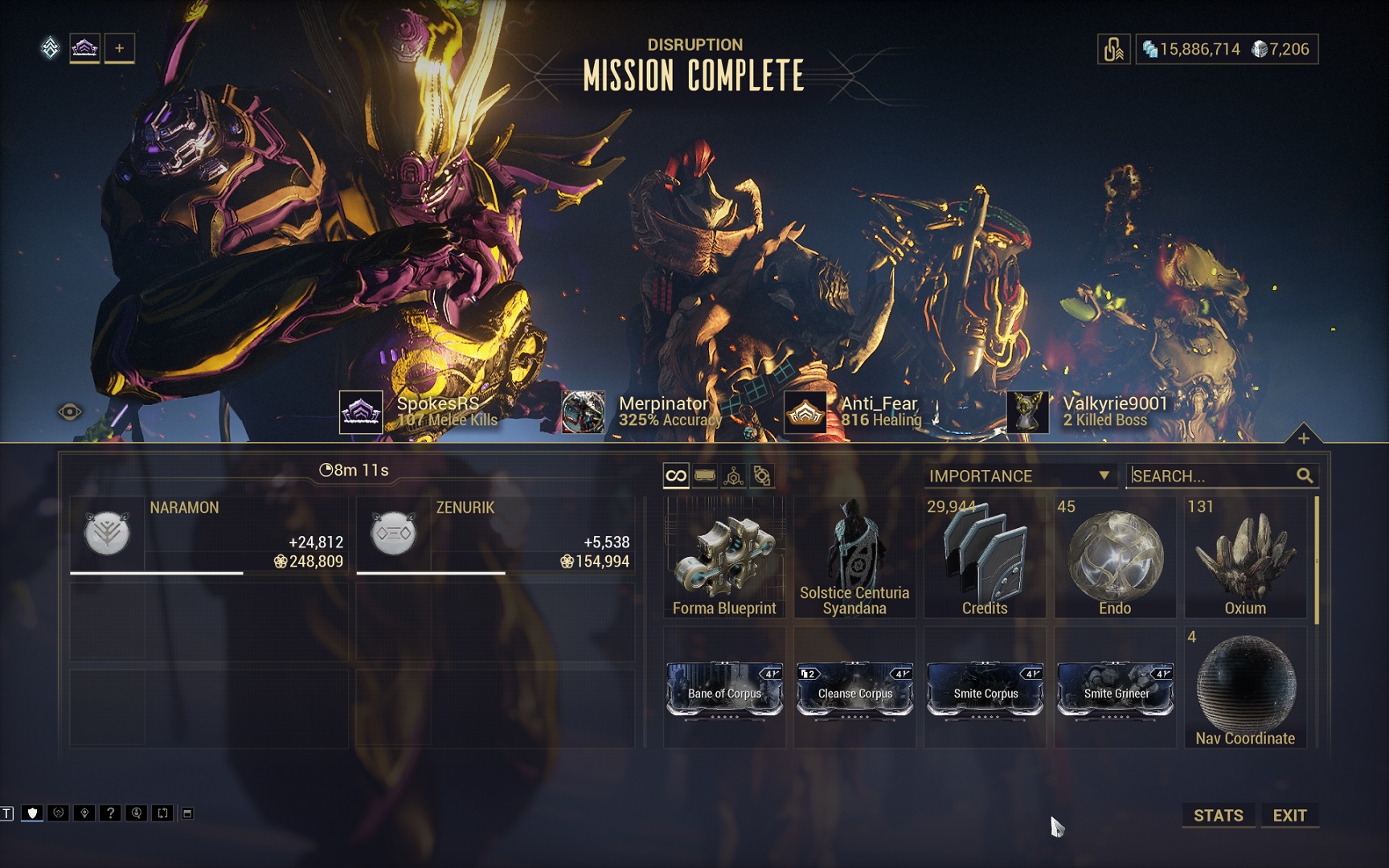Click the plus button beside clan emblem
1389x868 pixels.
click(x=119, y=48)
